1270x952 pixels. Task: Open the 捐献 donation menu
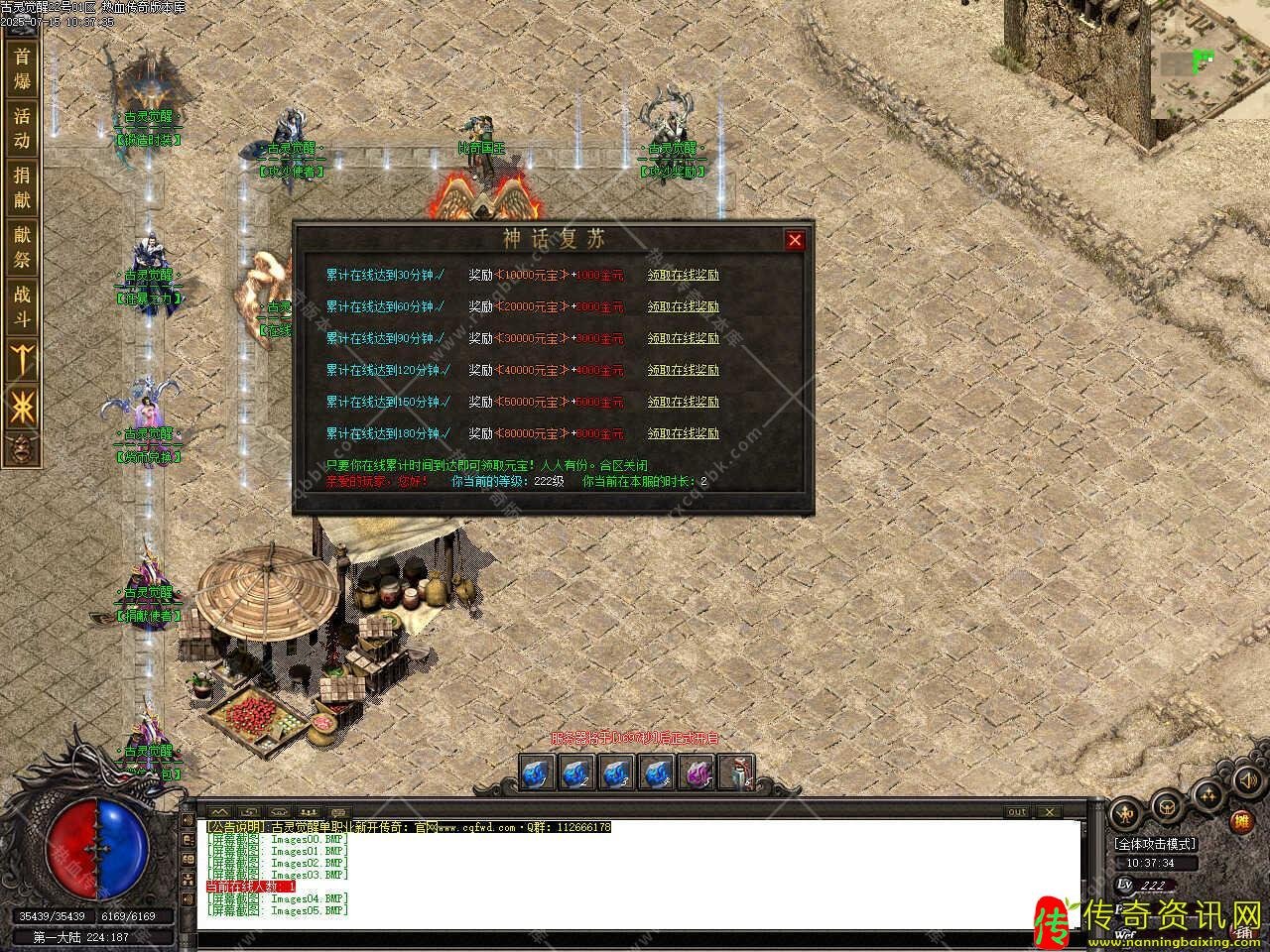(x=22, y=187)
